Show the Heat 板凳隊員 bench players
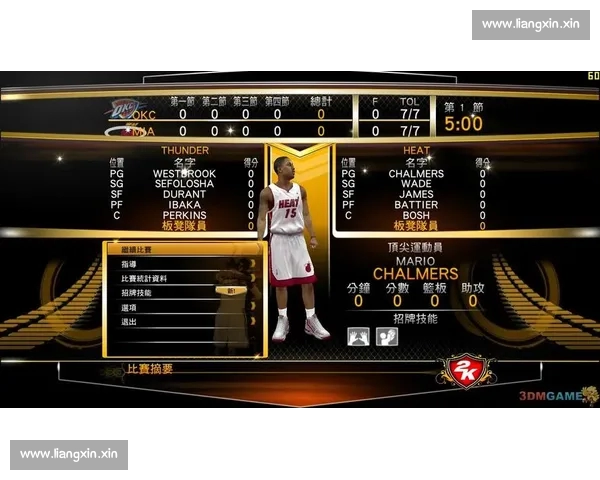The image size is (600, 480). tap(415, 226)
